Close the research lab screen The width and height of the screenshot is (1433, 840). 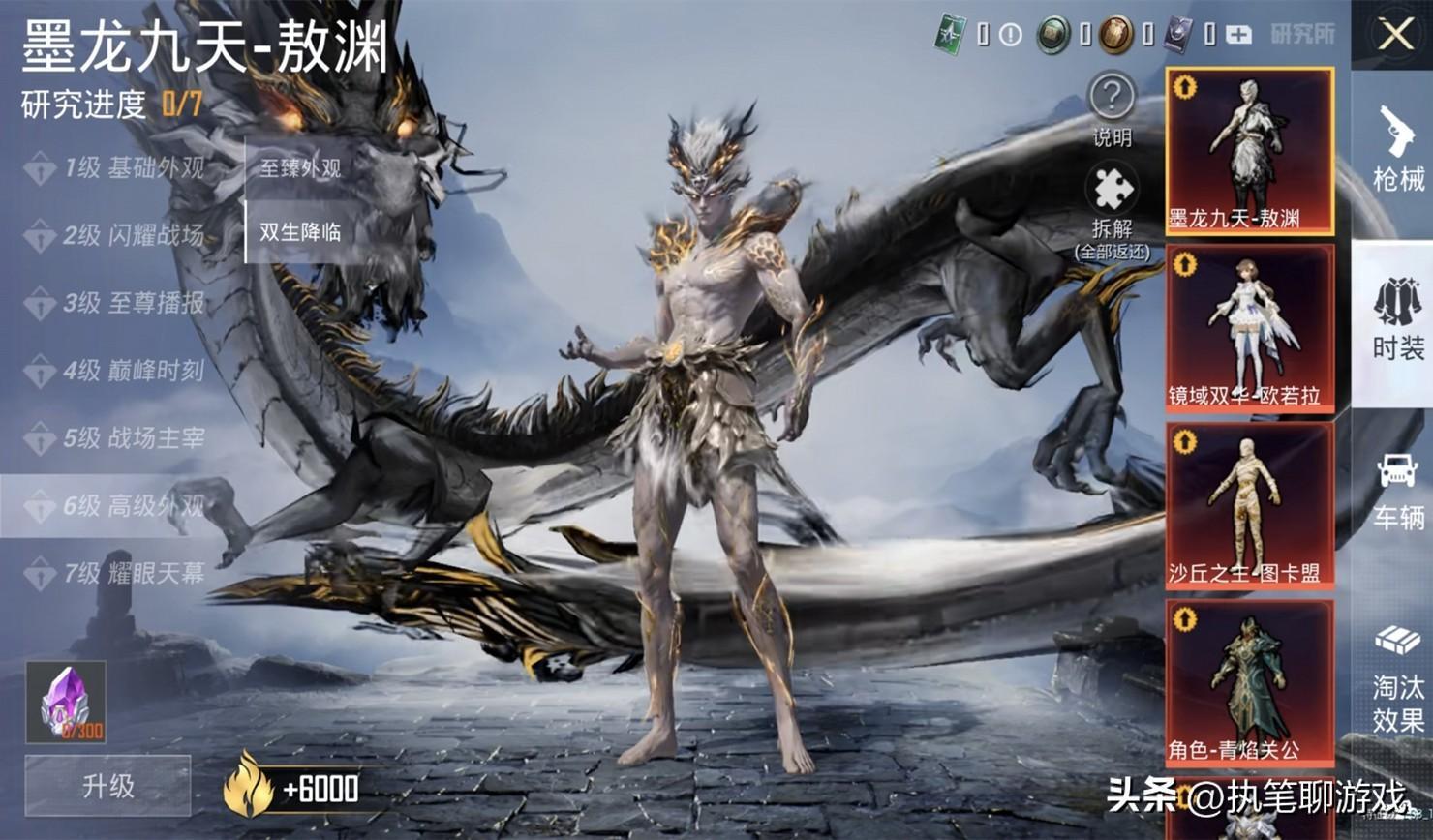click(x=1395, y=35)
